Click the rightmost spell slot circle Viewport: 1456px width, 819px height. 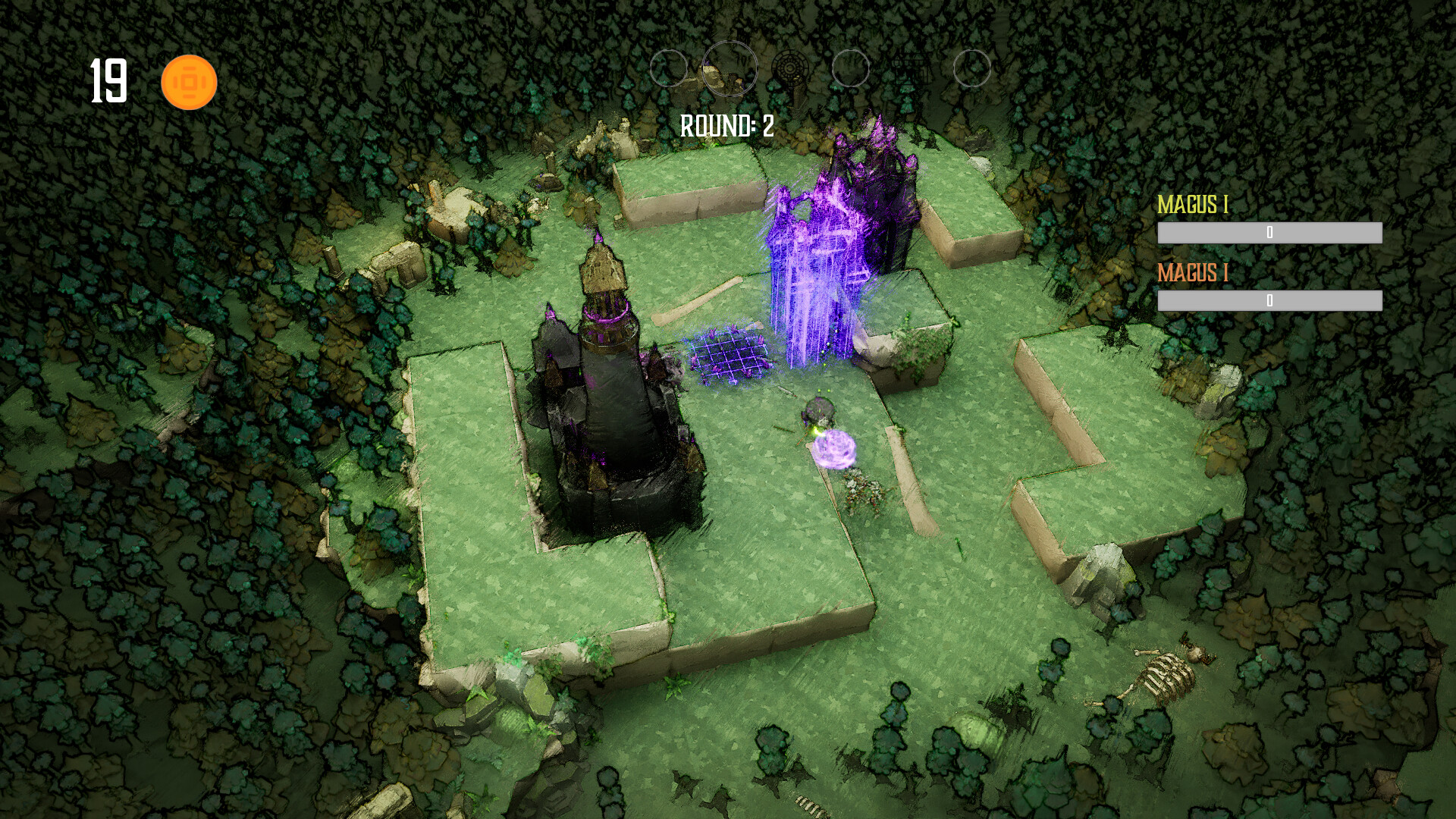(x=973, y=68)
